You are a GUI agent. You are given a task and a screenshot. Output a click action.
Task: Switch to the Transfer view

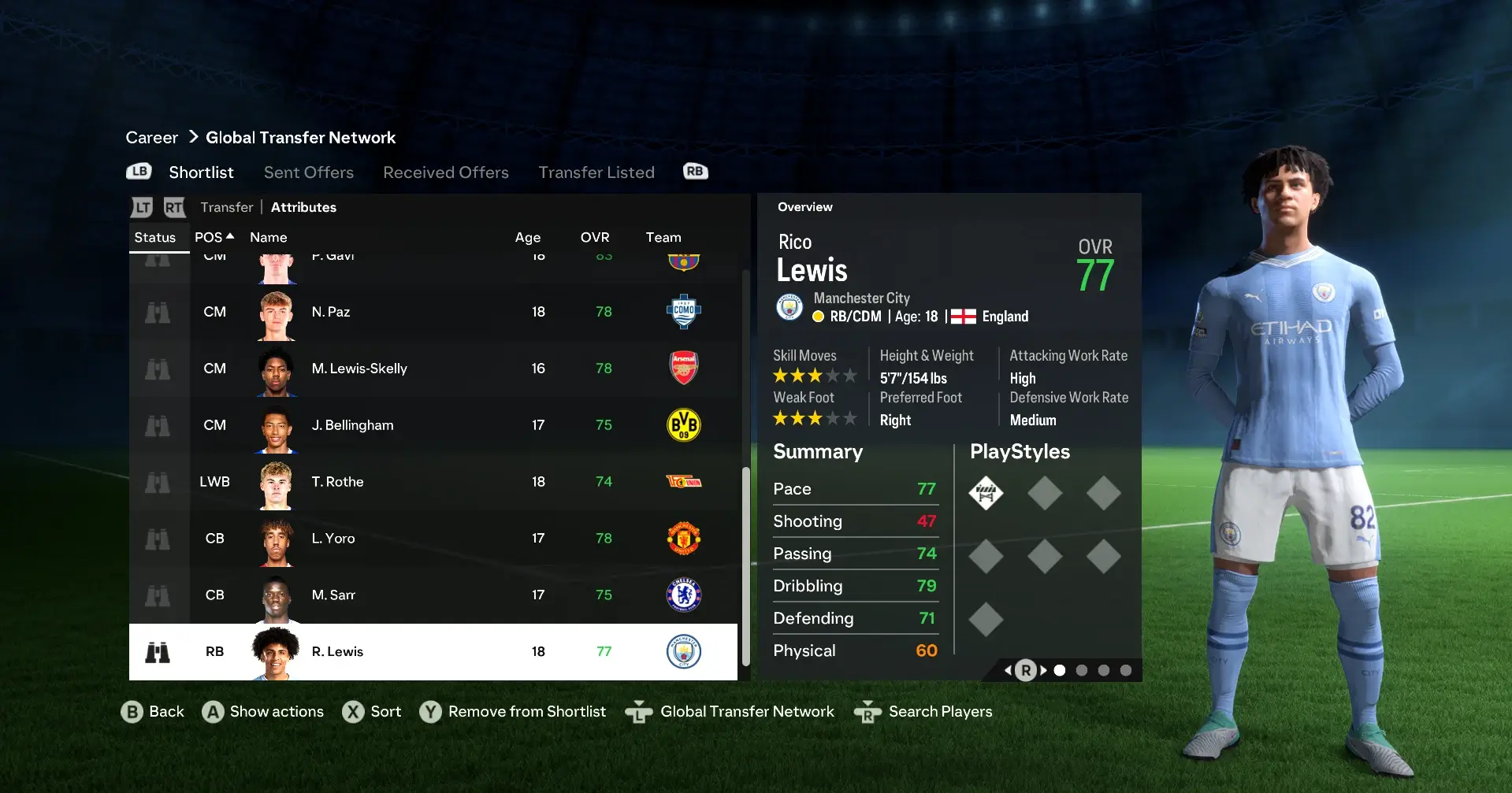tap(226, 207)
